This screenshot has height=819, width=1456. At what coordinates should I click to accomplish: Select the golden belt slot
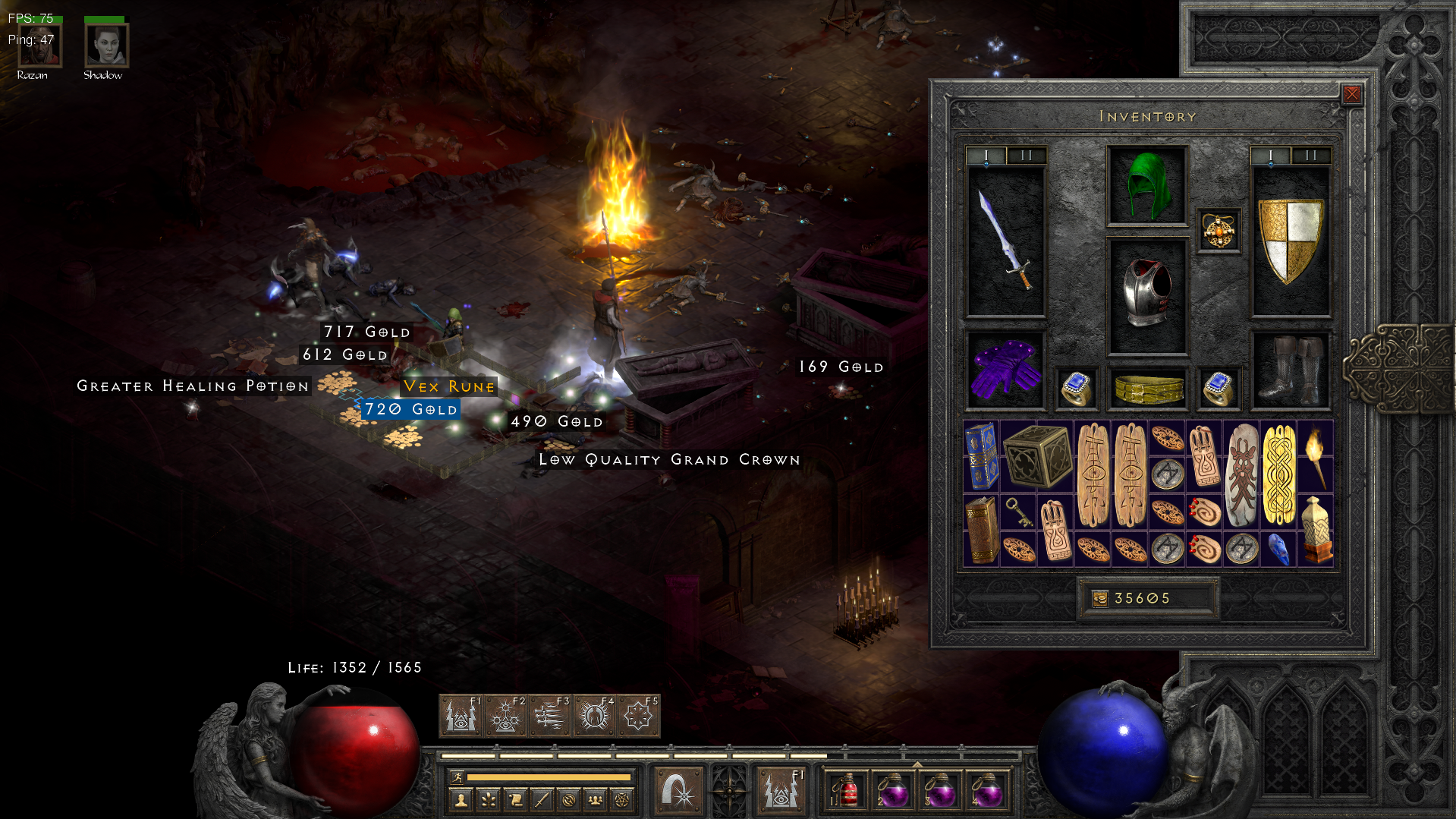1146,389
